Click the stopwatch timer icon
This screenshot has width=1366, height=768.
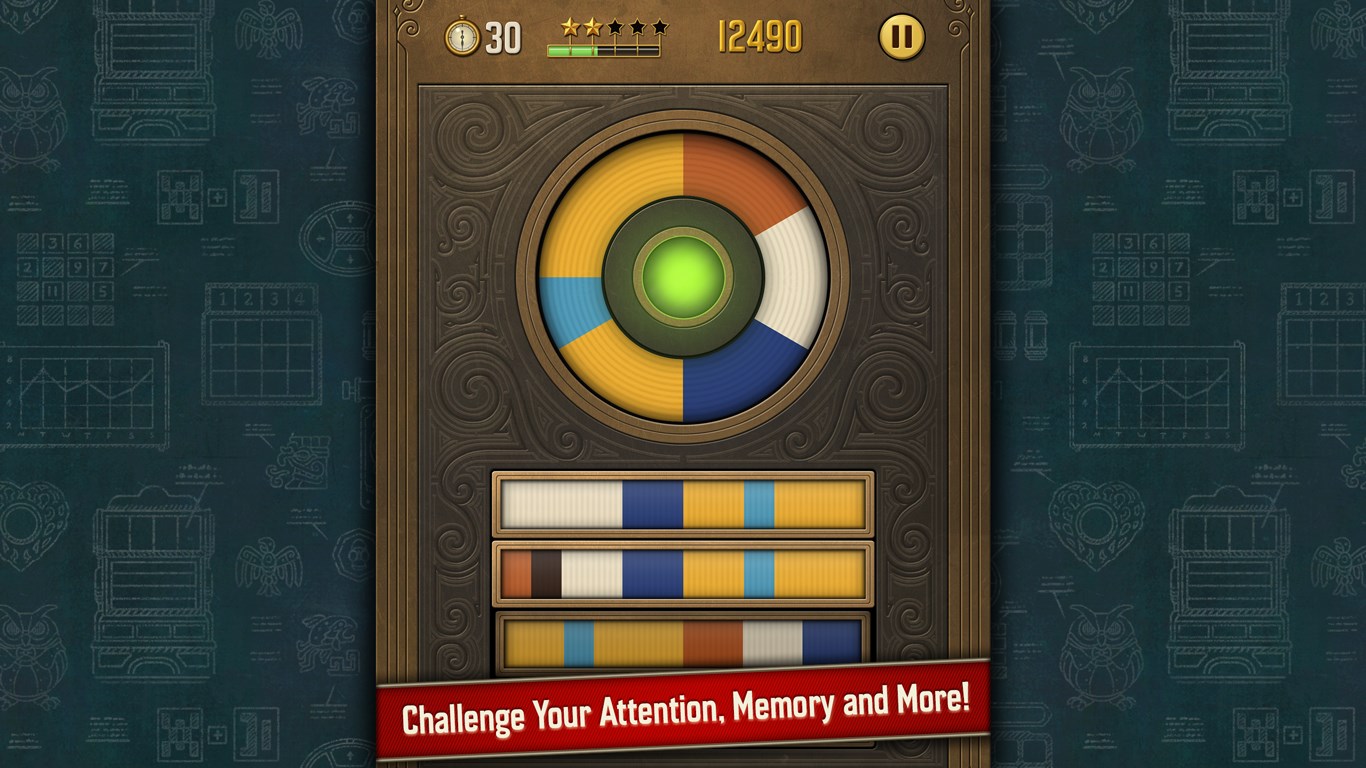(x=461, y=37)
